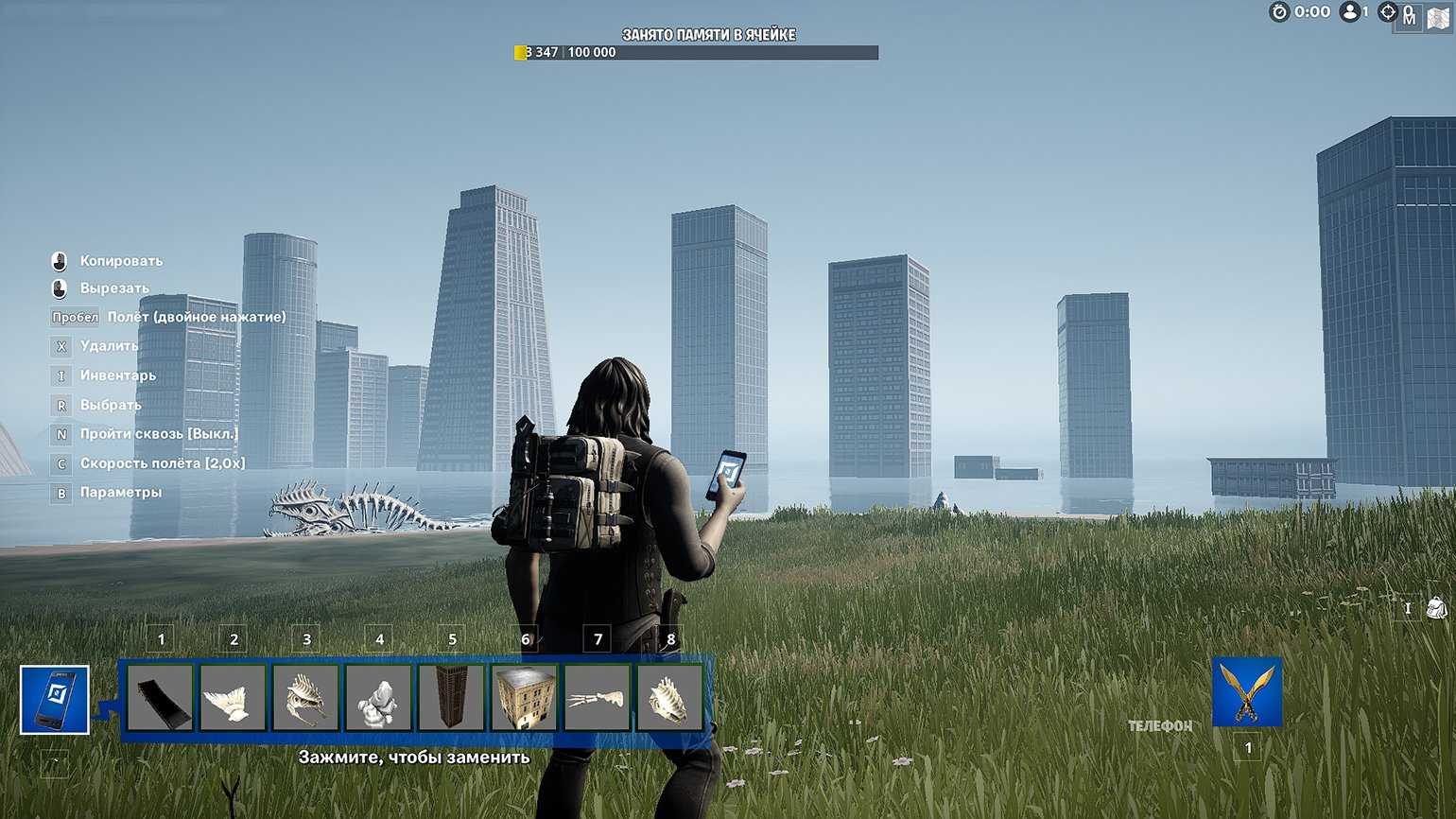Open the backpack inventory icon

click(1436, 608)
